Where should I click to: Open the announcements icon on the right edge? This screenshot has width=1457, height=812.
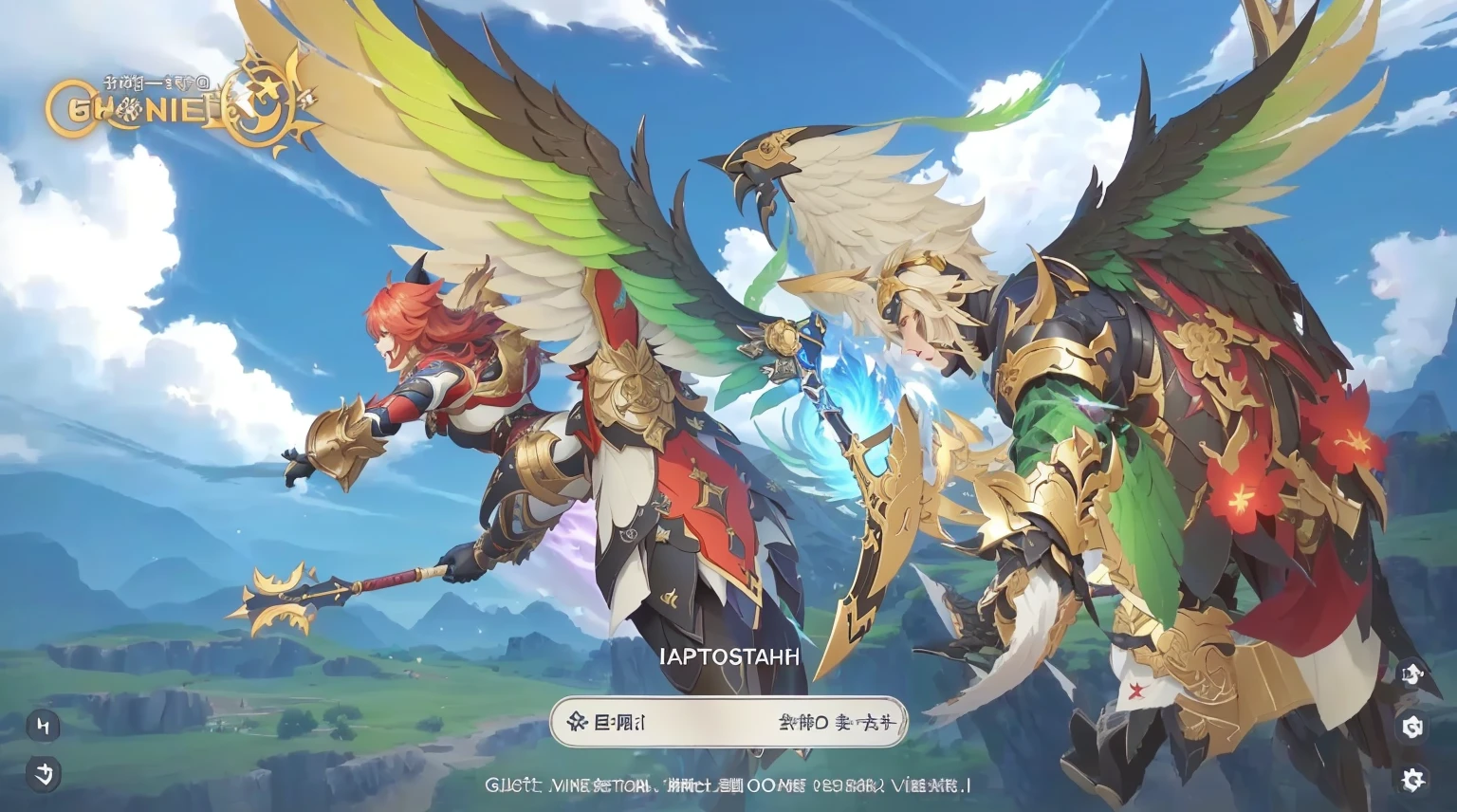point(1413,675)
